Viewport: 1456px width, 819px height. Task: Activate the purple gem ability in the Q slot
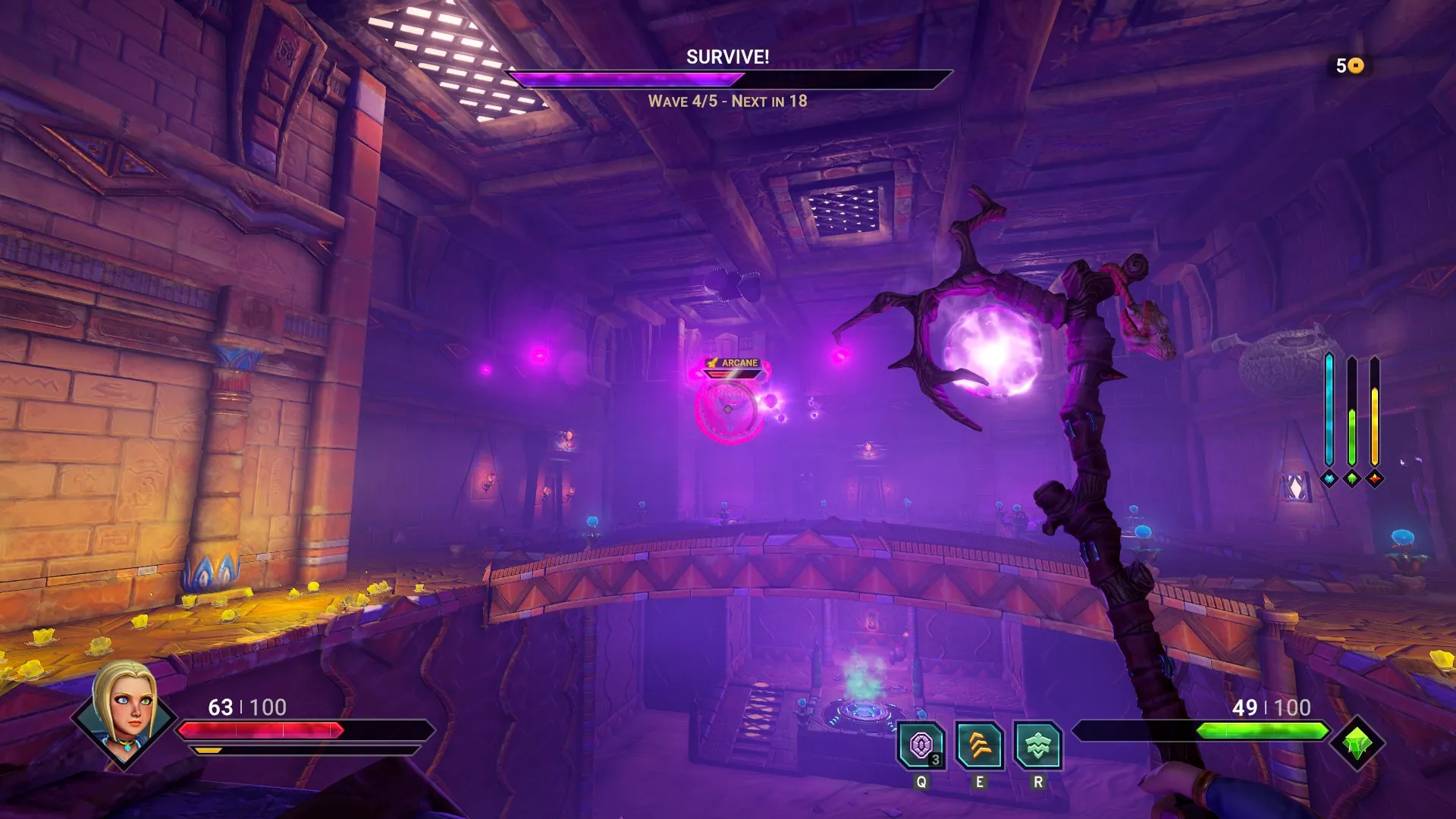[x=921, y=745]
